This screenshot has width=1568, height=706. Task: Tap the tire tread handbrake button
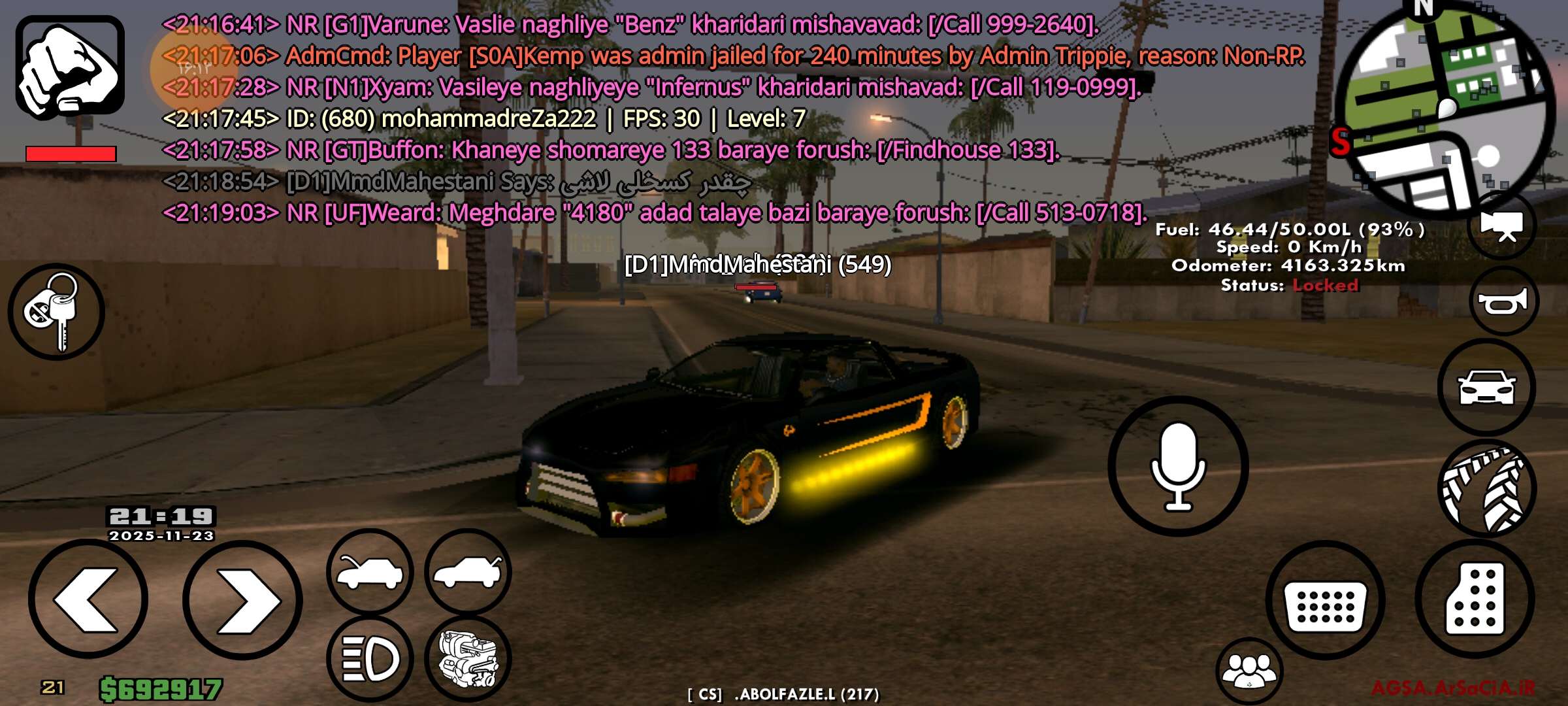pos(1486,489)
